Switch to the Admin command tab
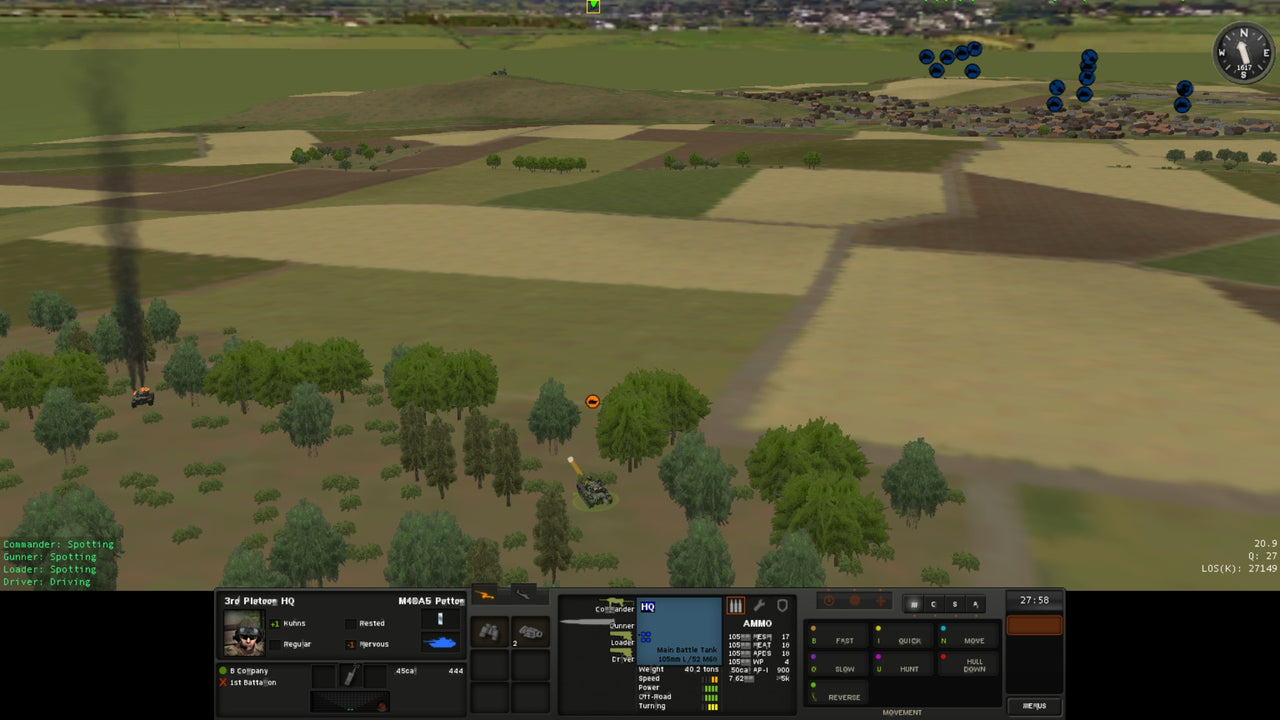 point(973,604)
